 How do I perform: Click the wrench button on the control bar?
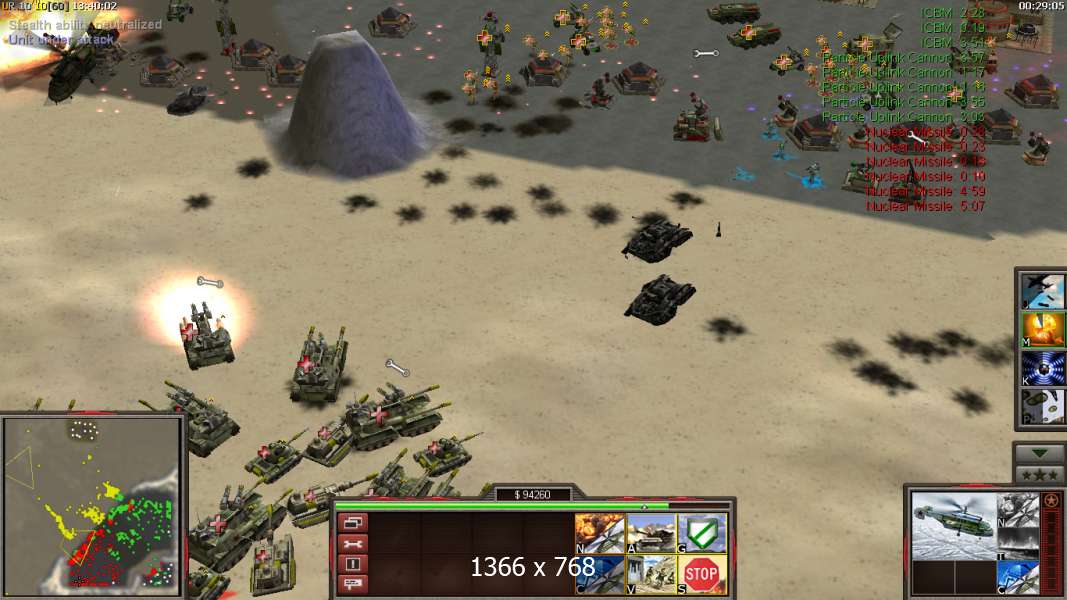[353, 543]
